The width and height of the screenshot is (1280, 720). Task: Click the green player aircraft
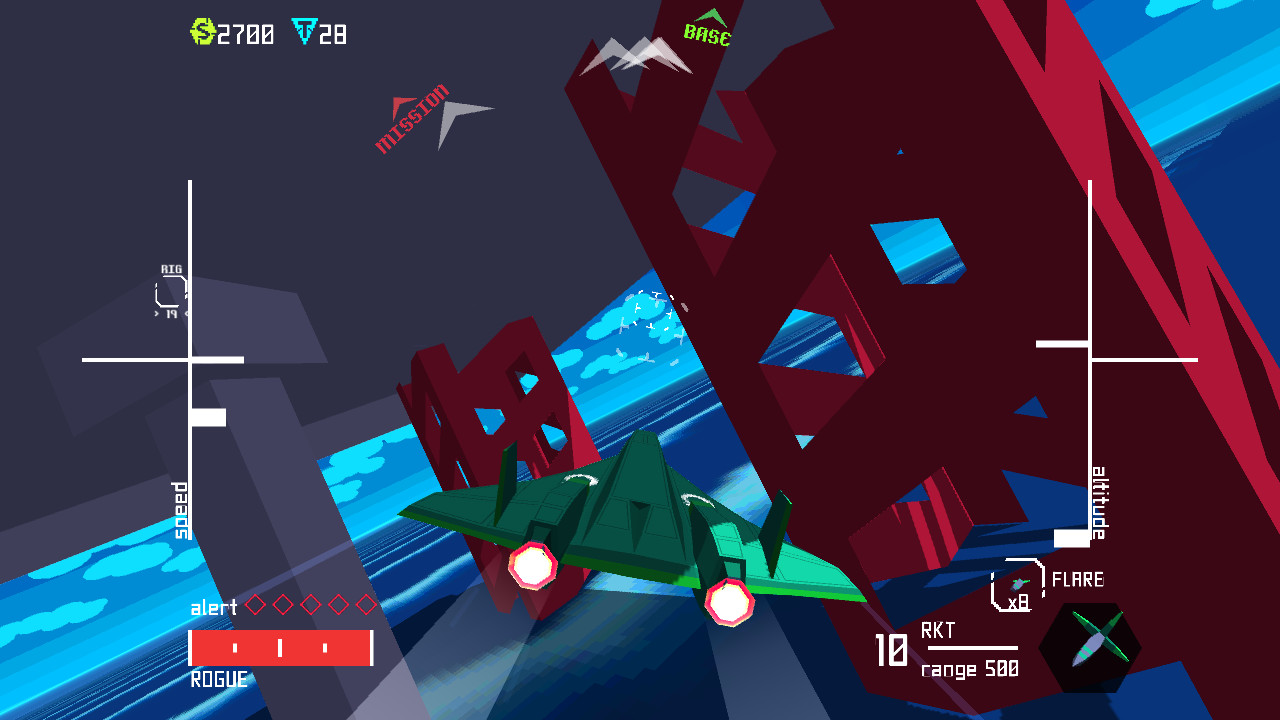coord(640,520)
